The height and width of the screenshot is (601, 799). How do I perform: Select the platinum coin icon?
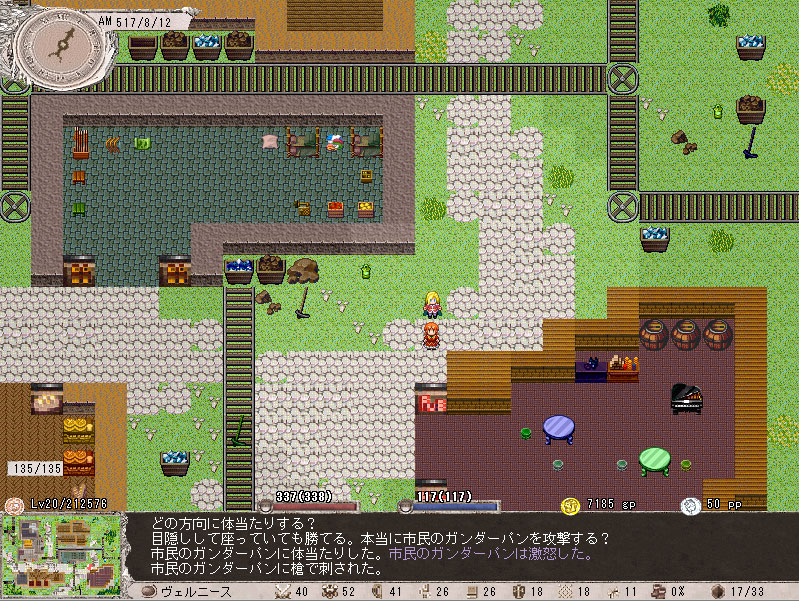(x=690, y=505)
